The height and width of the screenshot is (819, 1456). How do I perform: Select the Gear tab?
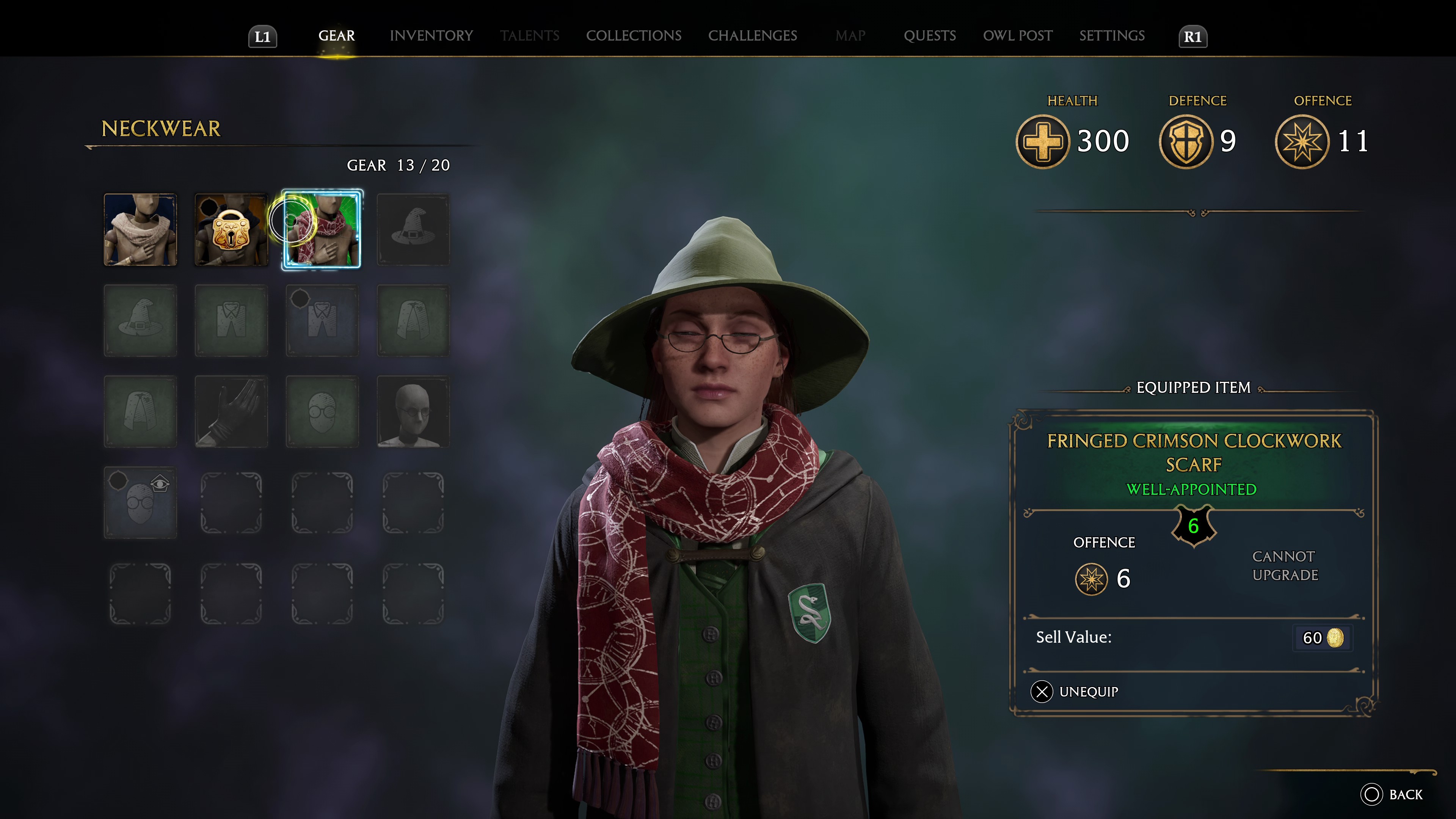coord(336,36)
